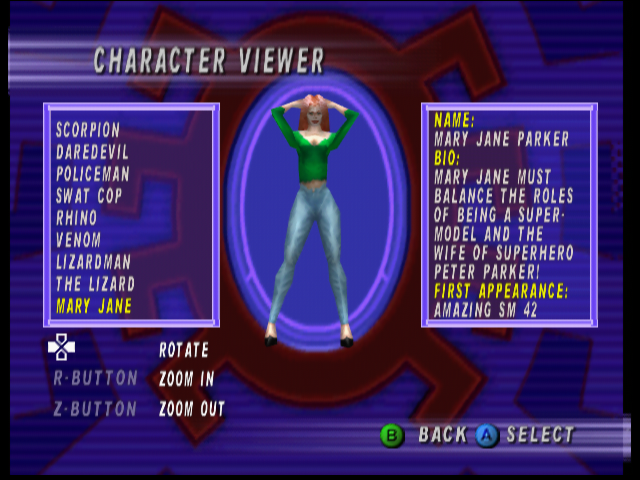Select the highlighted Mary Jane entry

(x=94, y=306)
